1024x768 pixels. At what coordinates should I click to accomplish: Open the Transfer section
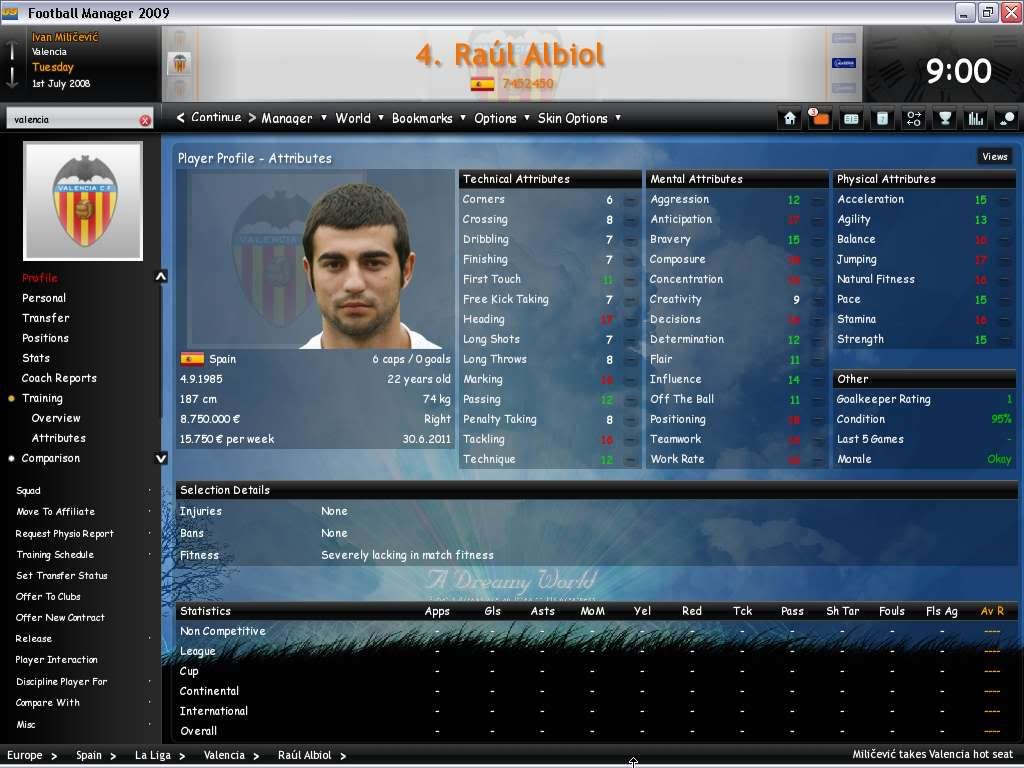pos(46,318)
